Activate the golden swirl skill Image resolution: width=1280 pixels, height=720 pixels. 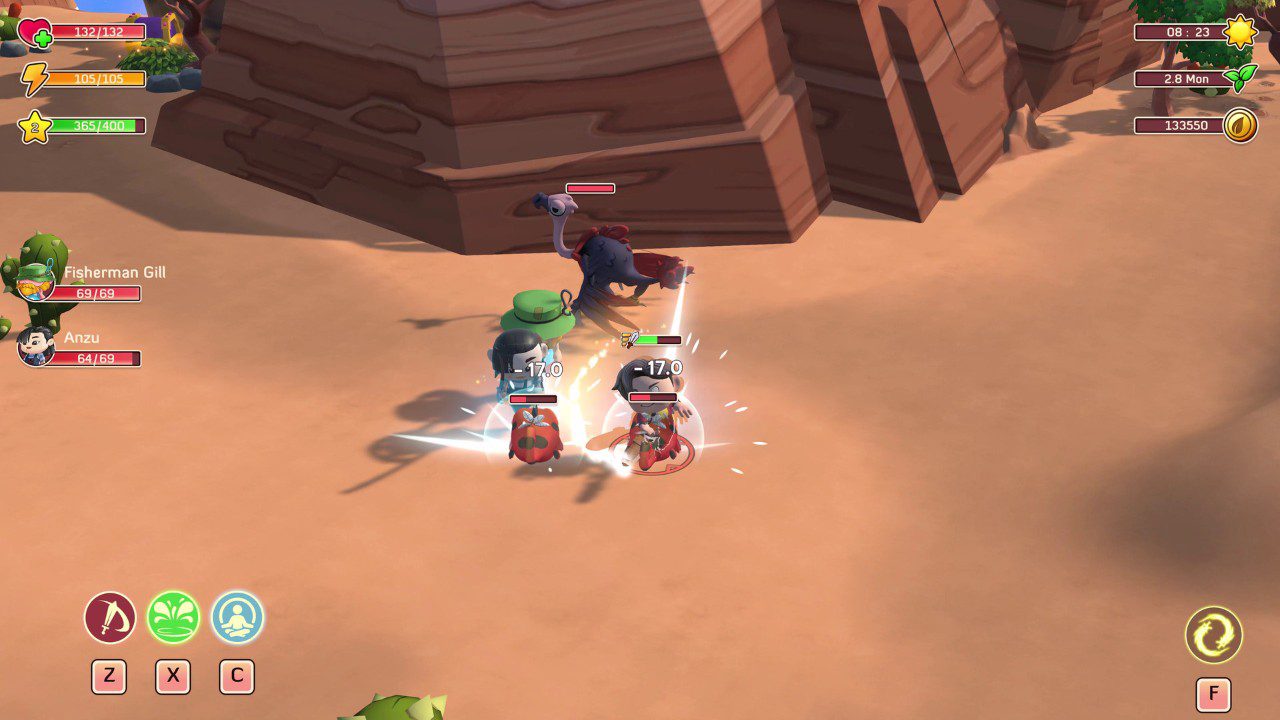click(1213, 635)
